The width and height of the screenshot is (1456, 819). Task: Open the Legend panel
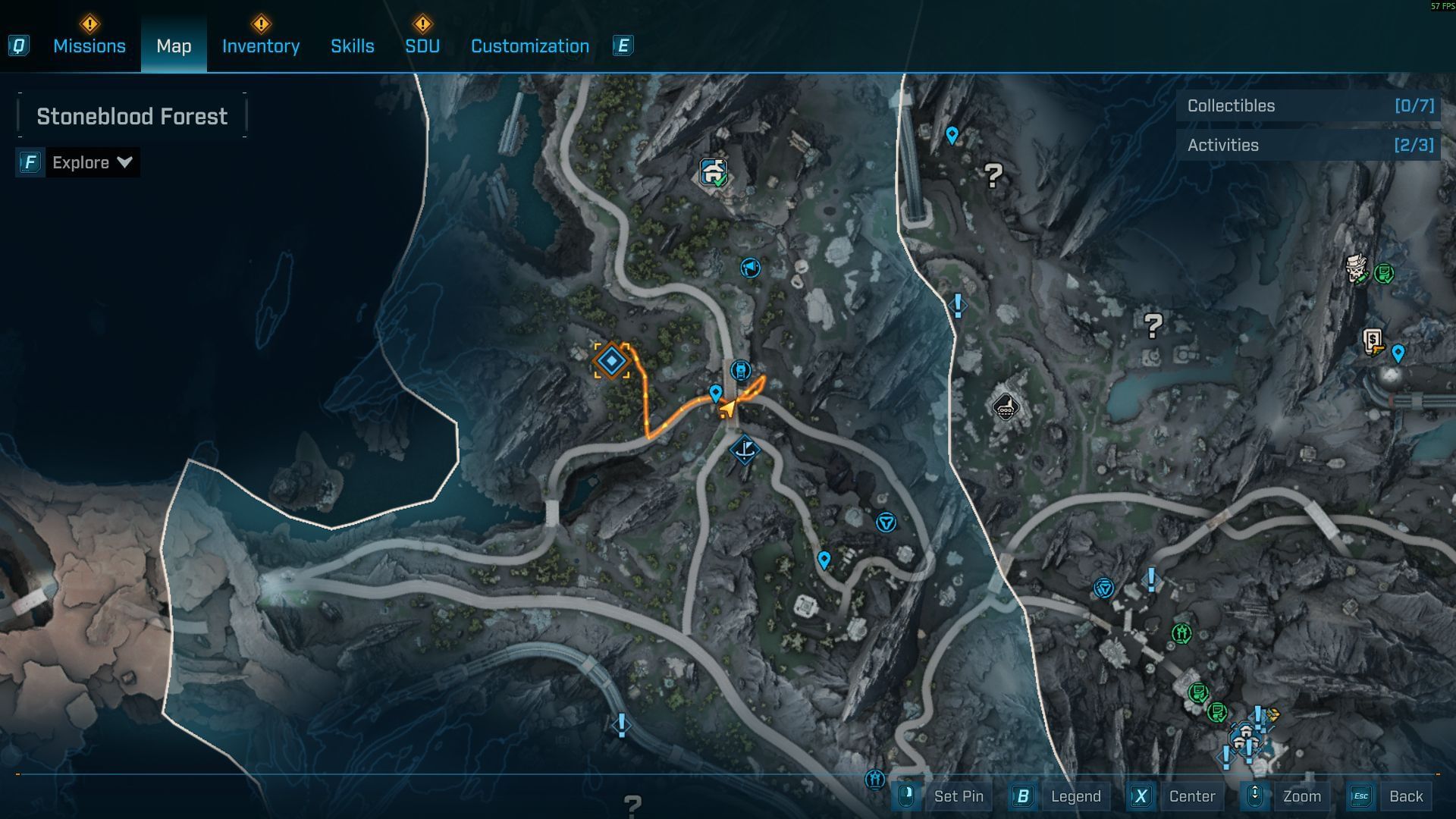[x=1075, y=796]
